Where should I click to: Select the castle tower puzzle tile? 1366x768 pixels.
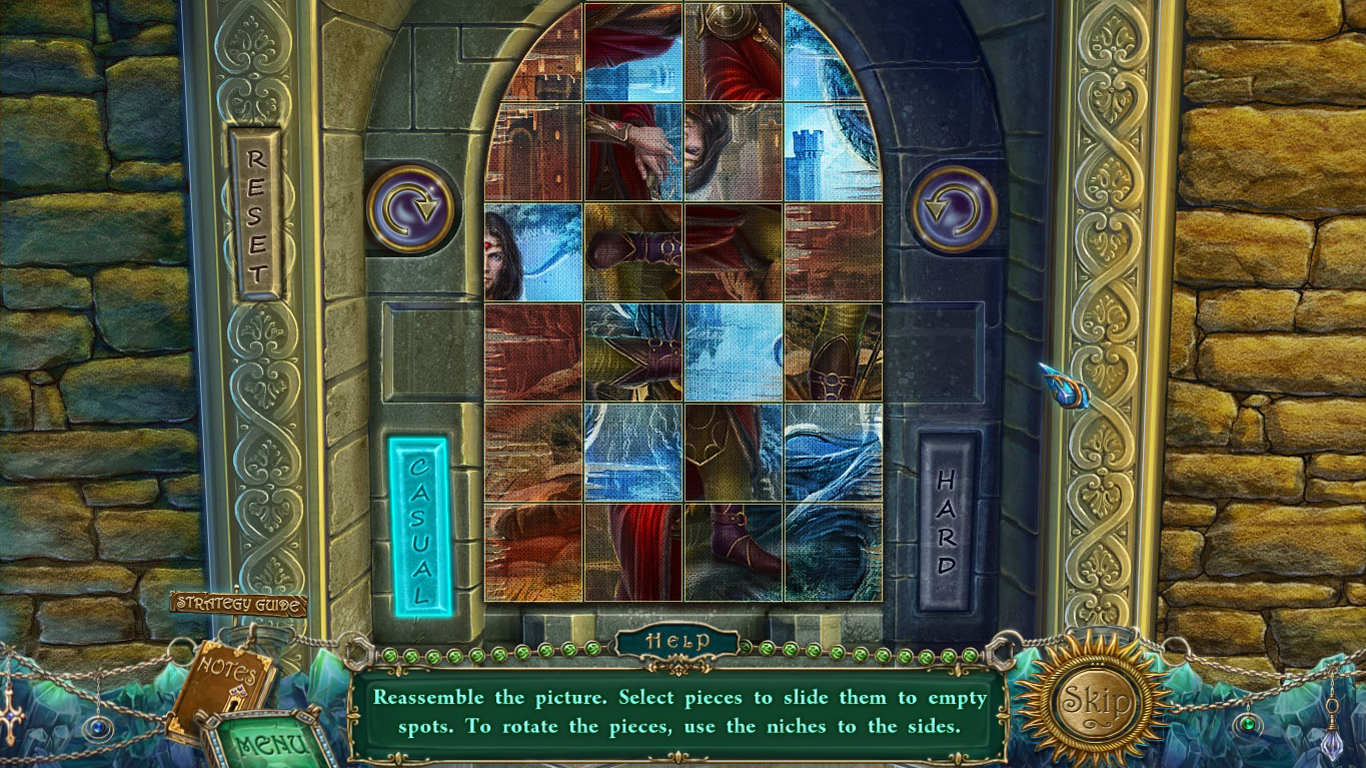[831, 150]
